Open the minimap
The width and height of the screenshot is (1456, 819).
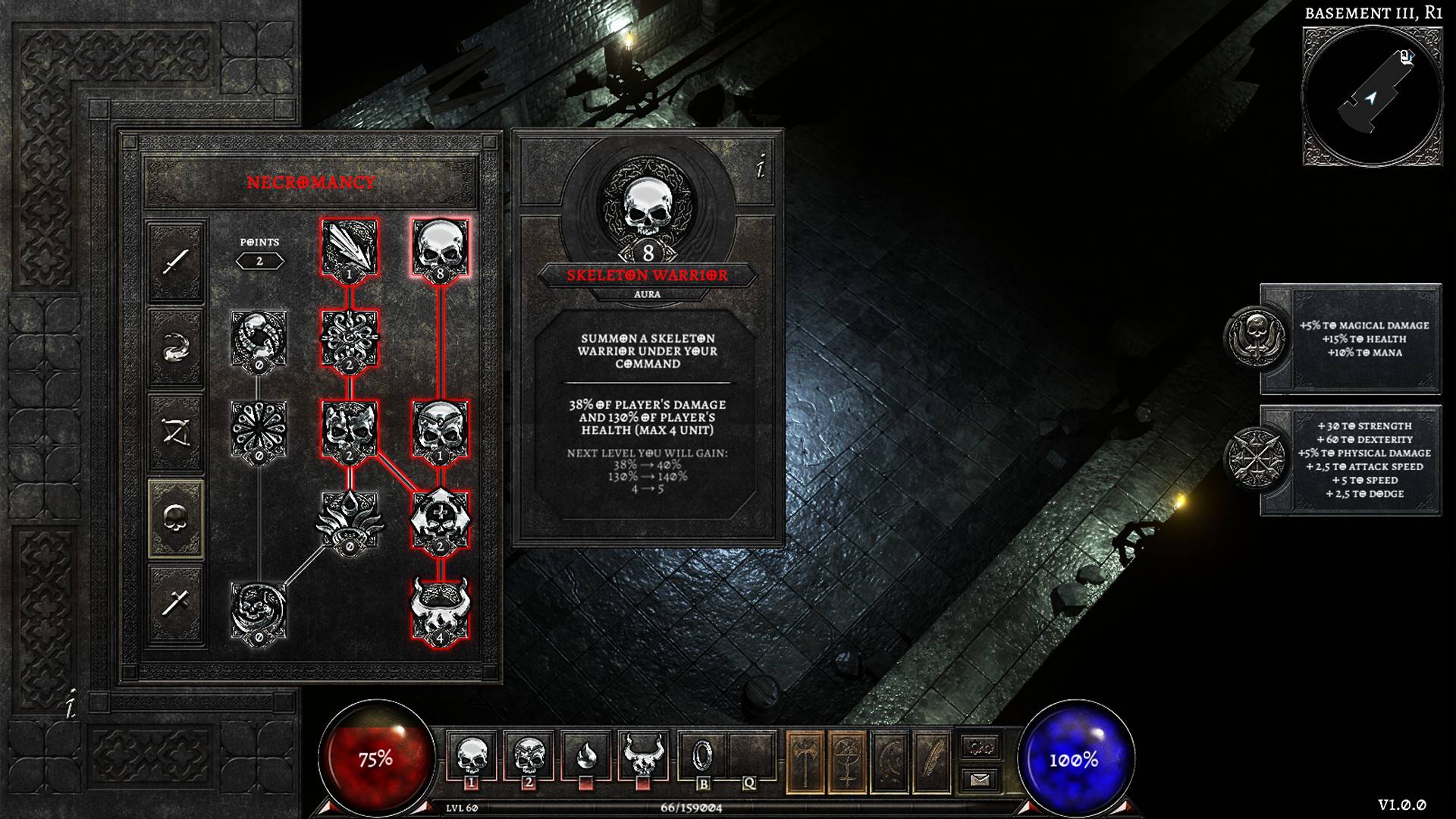pyautogui.click(x=1372, y=96)
